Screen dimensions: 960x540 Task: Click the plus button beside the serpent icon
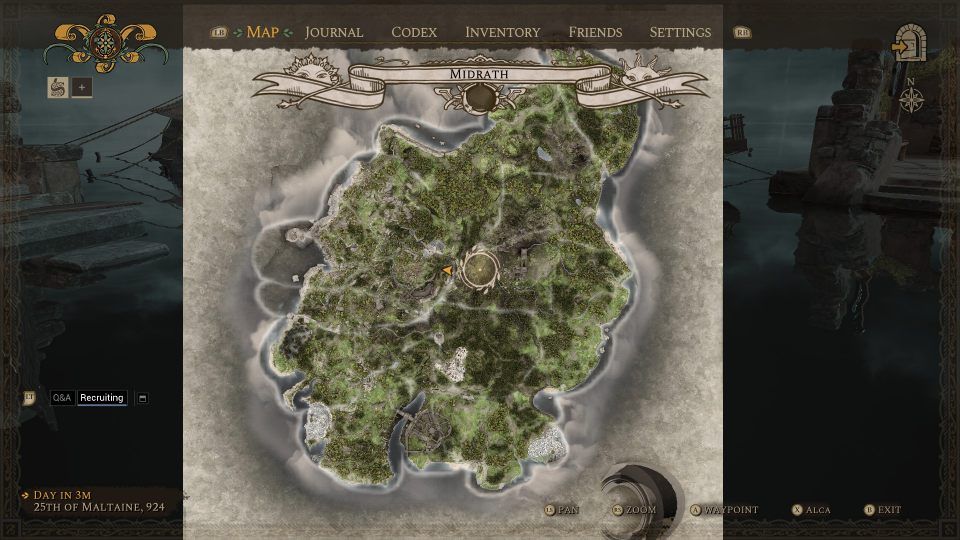point(82,87)
